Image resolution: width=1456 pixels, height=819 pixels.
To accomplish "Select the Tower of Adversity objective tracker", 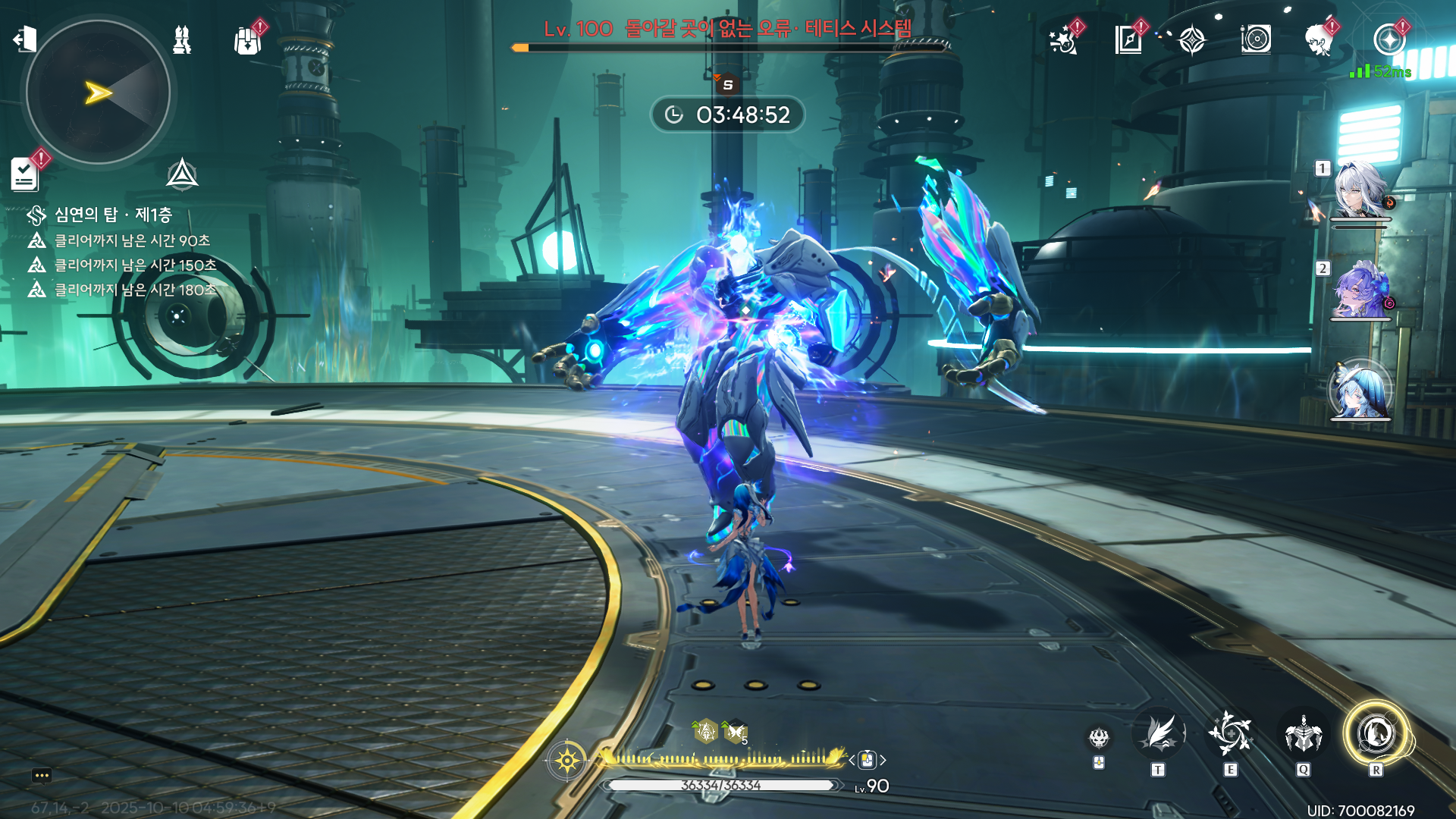I will (x=112, y=215).
